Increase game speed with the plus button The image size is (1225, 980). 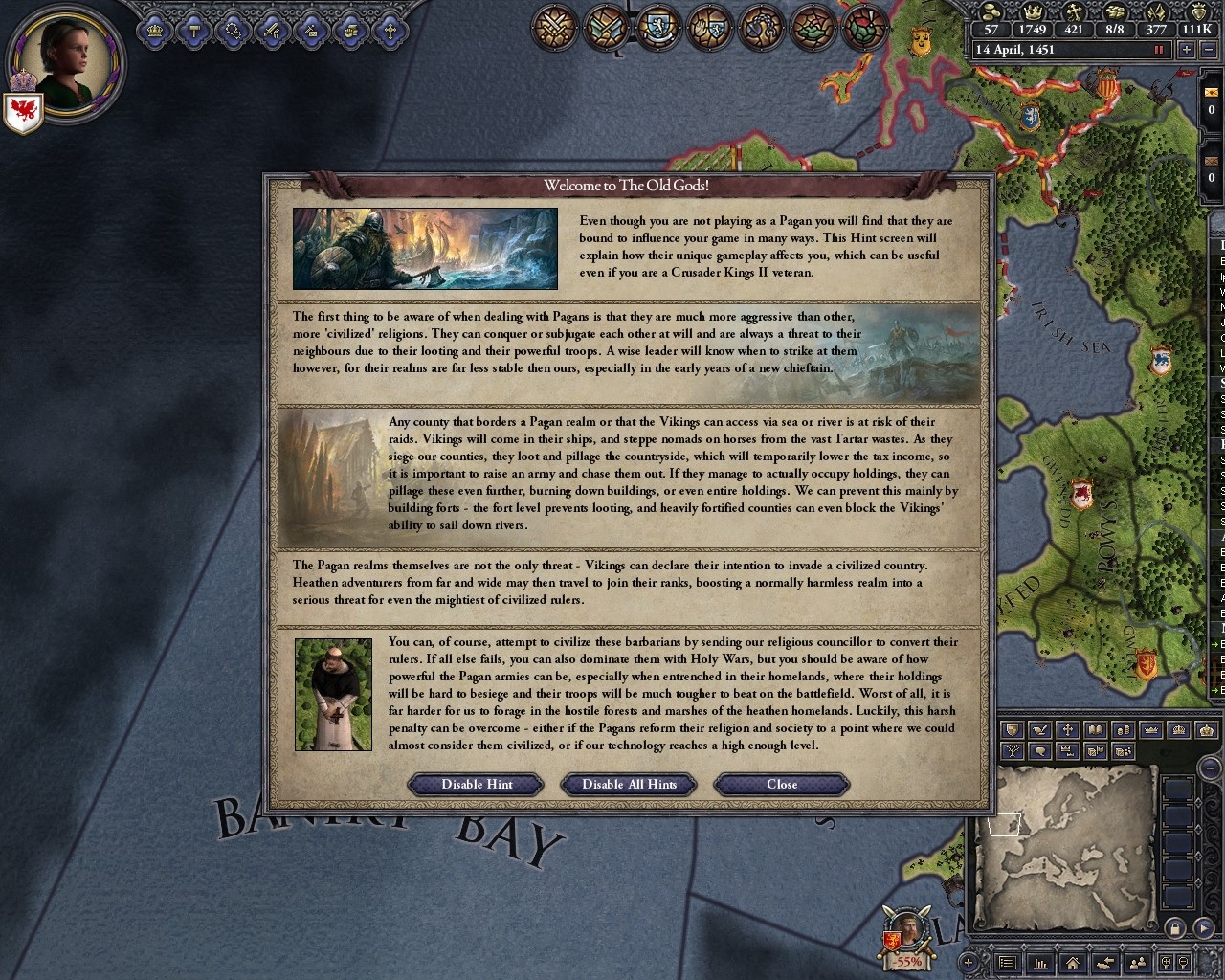point(1188,50)
